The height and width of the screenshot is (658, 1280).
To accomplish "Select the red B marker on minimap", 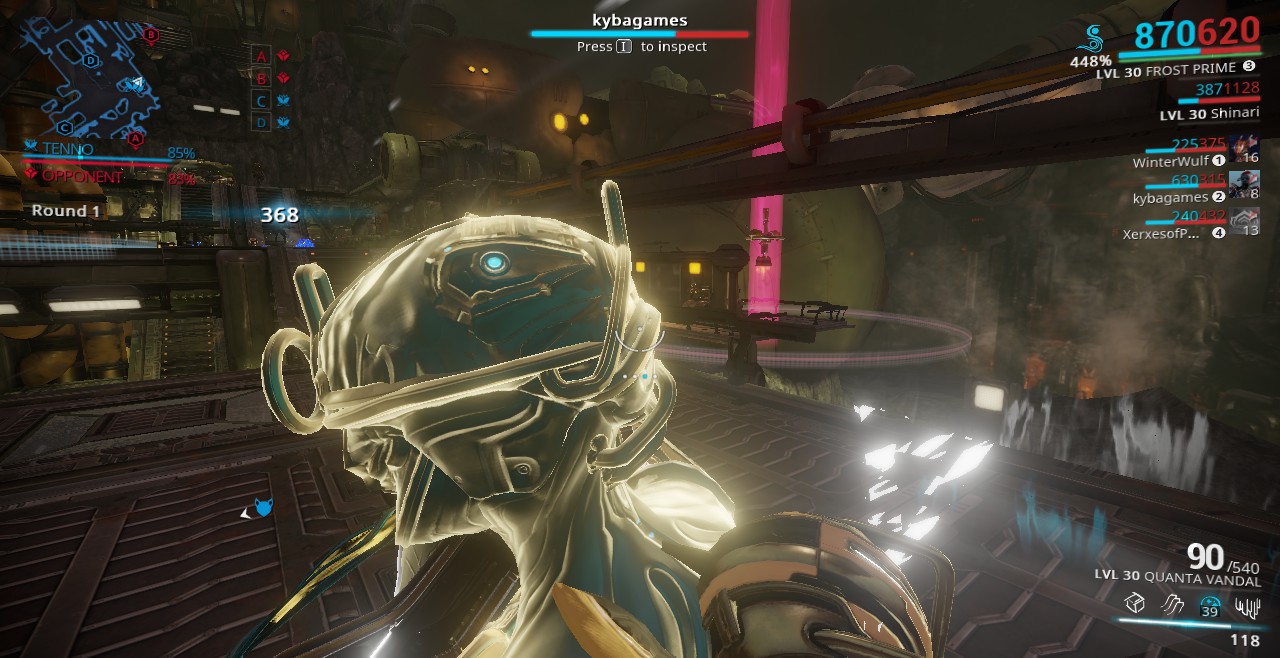I will 151,35.
